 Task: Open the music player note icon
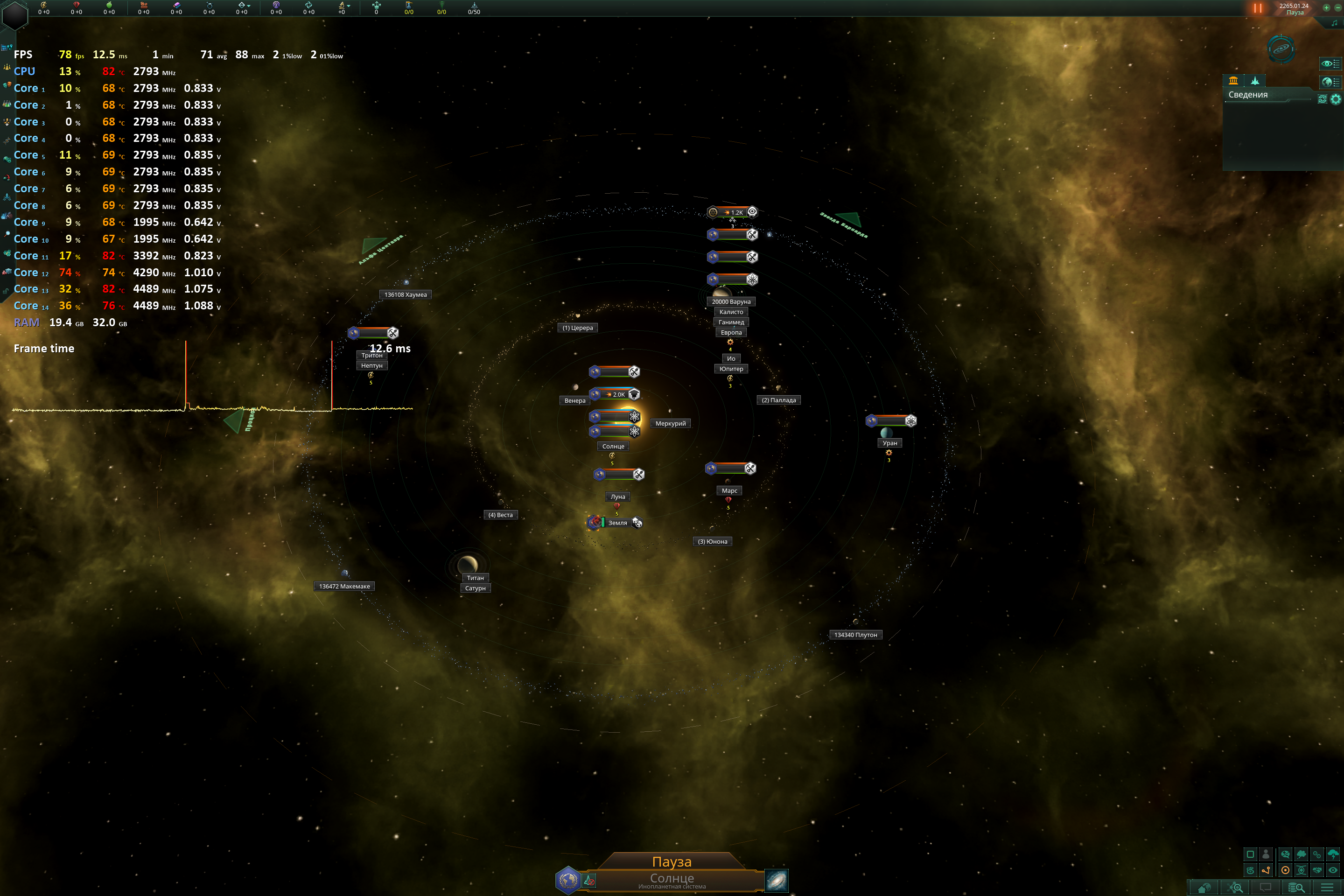point(1334,23)
